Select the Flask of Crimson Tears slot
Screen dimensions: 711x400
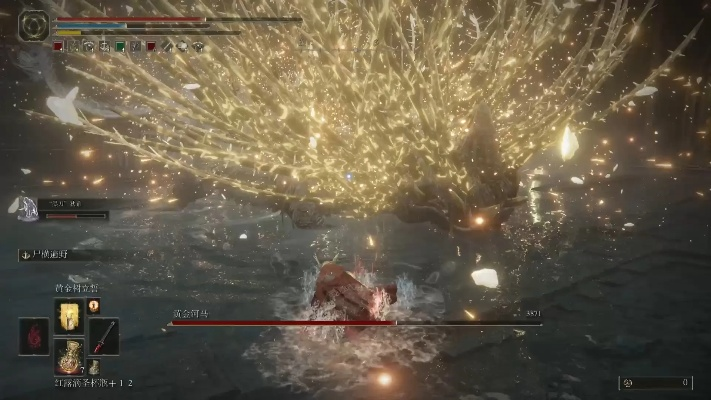69,357
